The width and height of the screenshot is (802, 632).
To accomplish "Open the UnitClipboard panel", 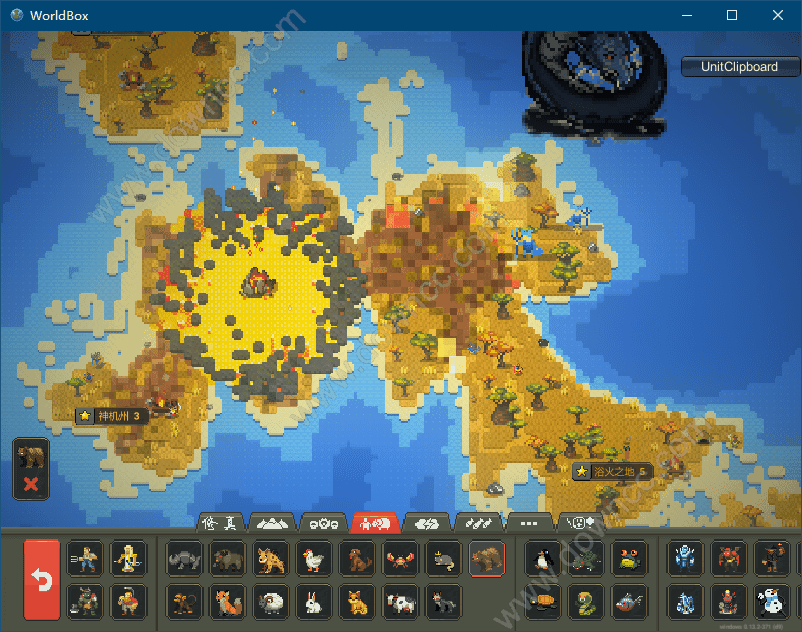I will coord(739,67).
